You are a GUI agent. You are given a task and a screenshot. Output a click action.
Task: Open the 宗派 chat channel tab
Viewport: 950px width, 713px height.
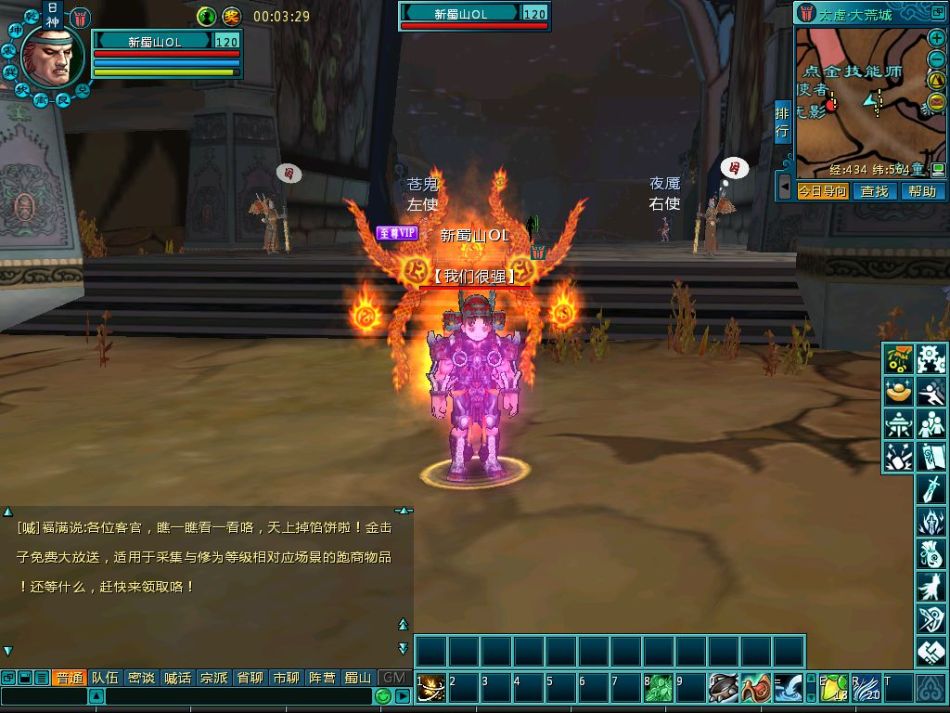213,677
